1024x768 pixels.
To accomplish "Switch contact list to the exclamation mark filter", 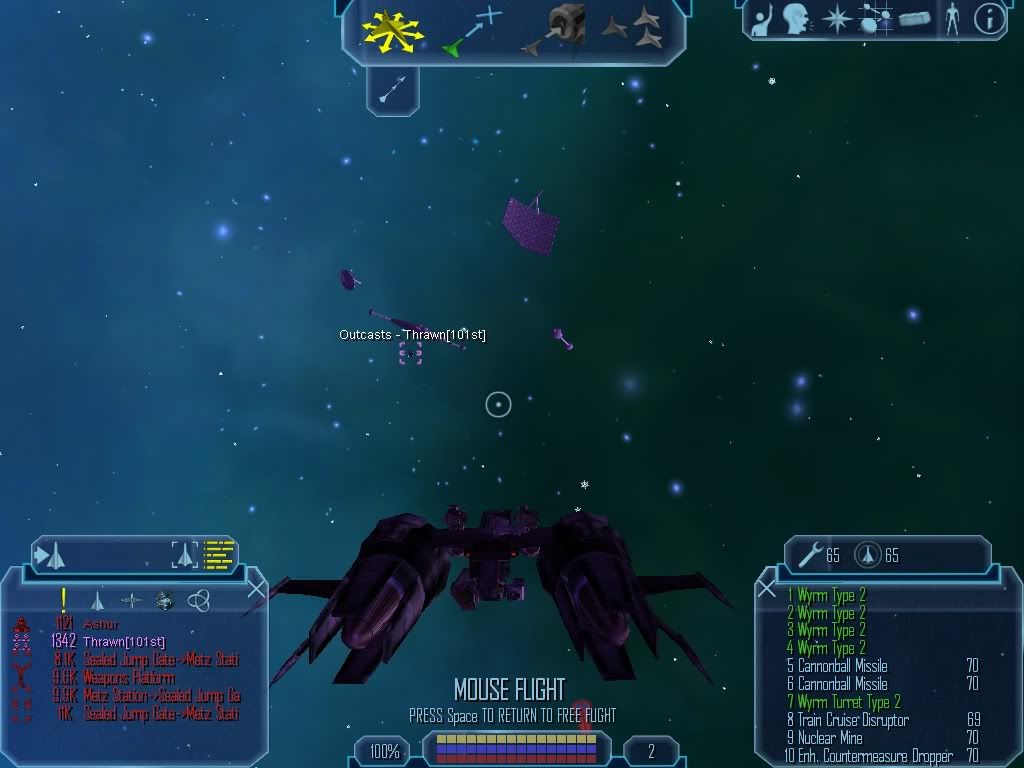I will (x=64, y=600).
